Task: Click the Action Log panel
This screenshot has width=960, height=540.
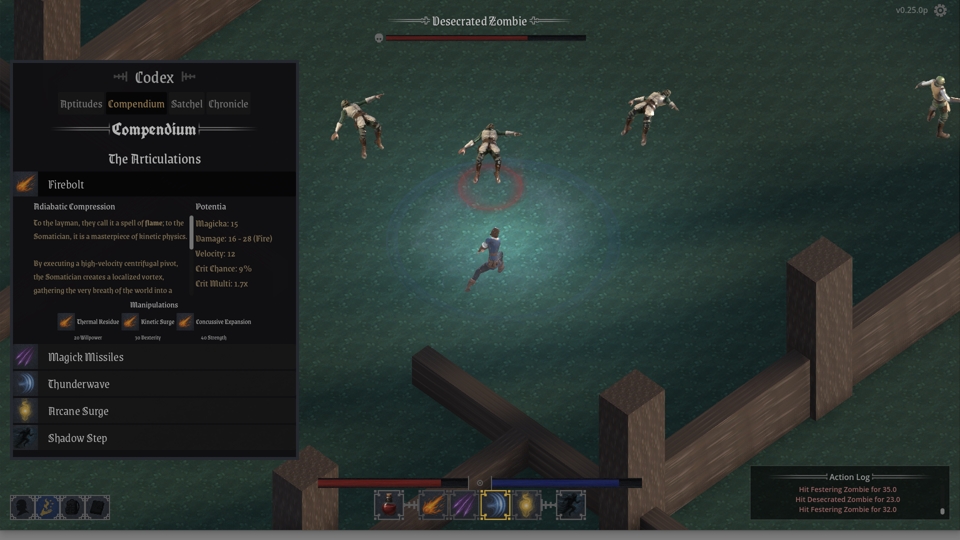Action: (x=848, y=494)
